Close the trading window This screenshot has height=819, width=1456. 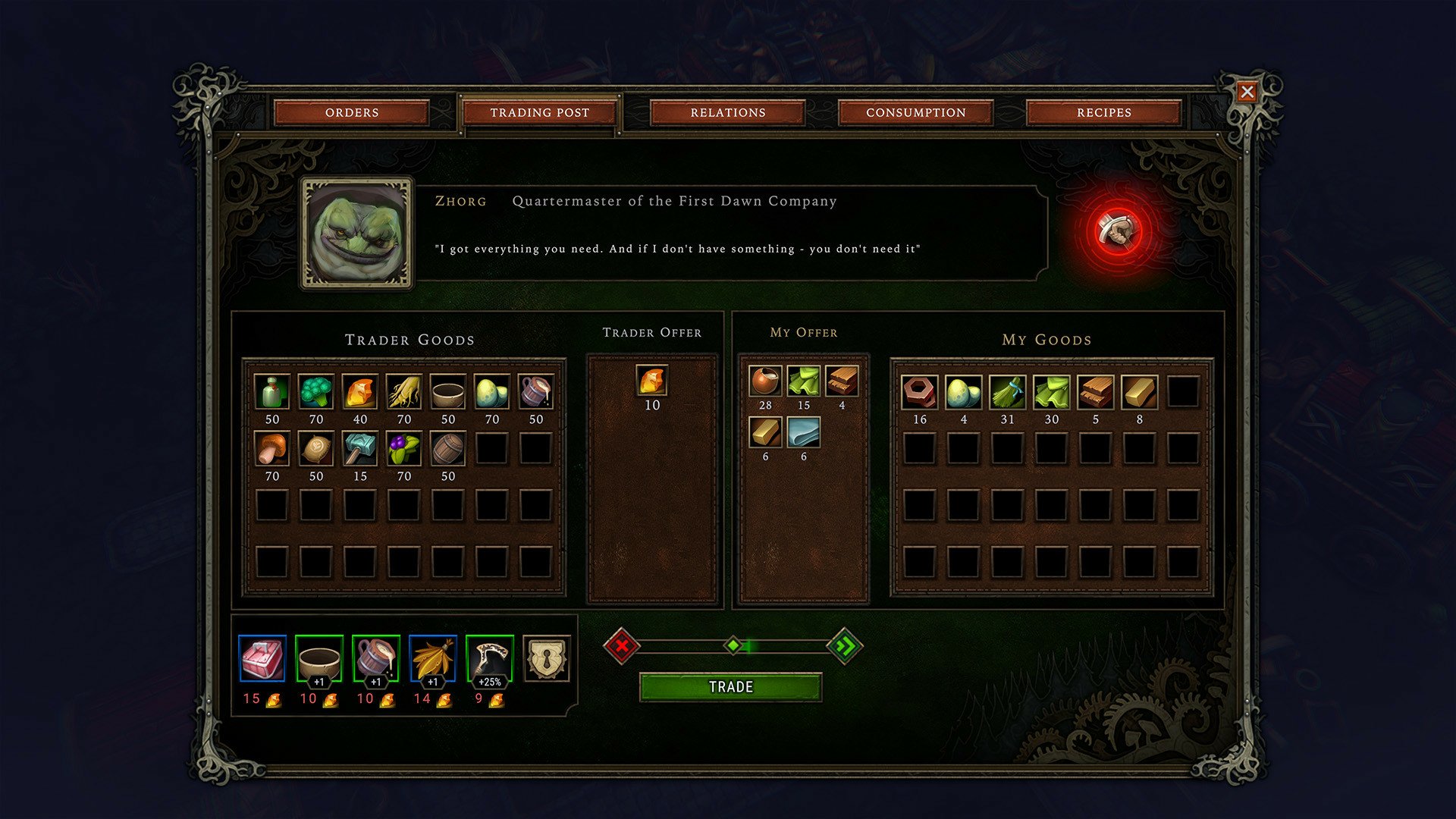(1247, 92)
